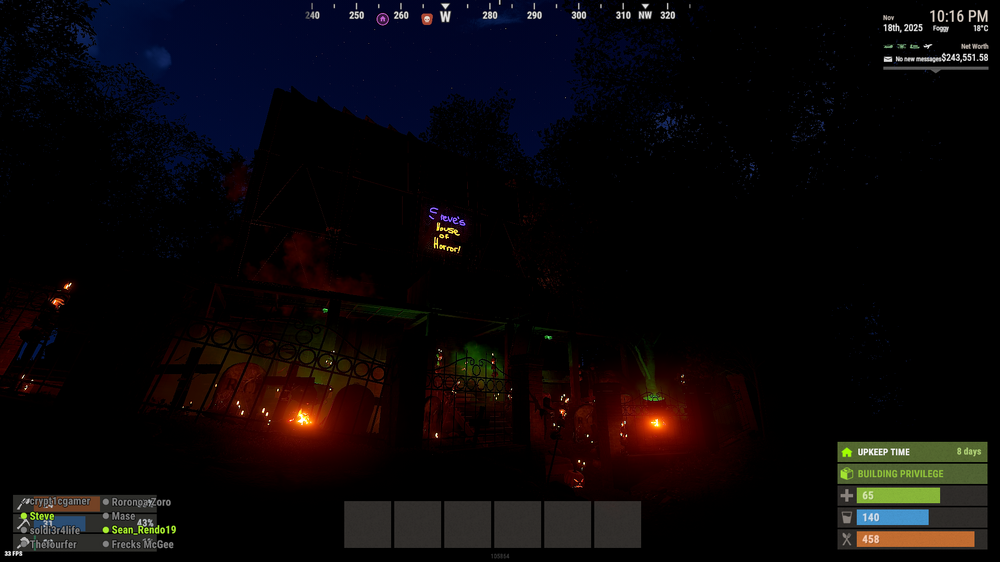The width and height of the screenshot is (1000, 562).
Task: Pick teammate Mase from the team list
Action: pyautogui.click(x=123, y=516)
